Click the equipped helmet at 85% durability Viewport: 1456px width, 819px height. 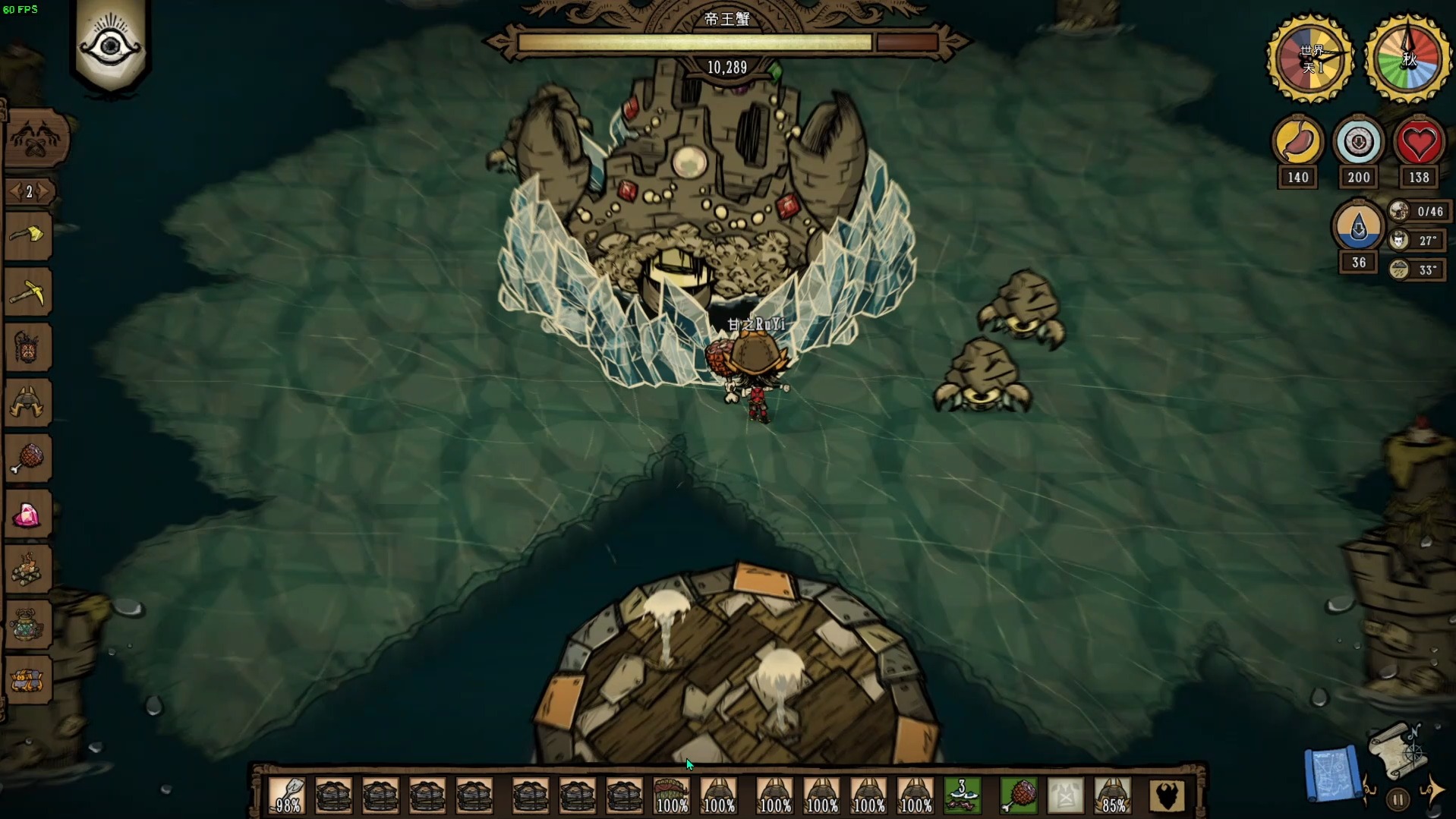[x=1113, y=795]
